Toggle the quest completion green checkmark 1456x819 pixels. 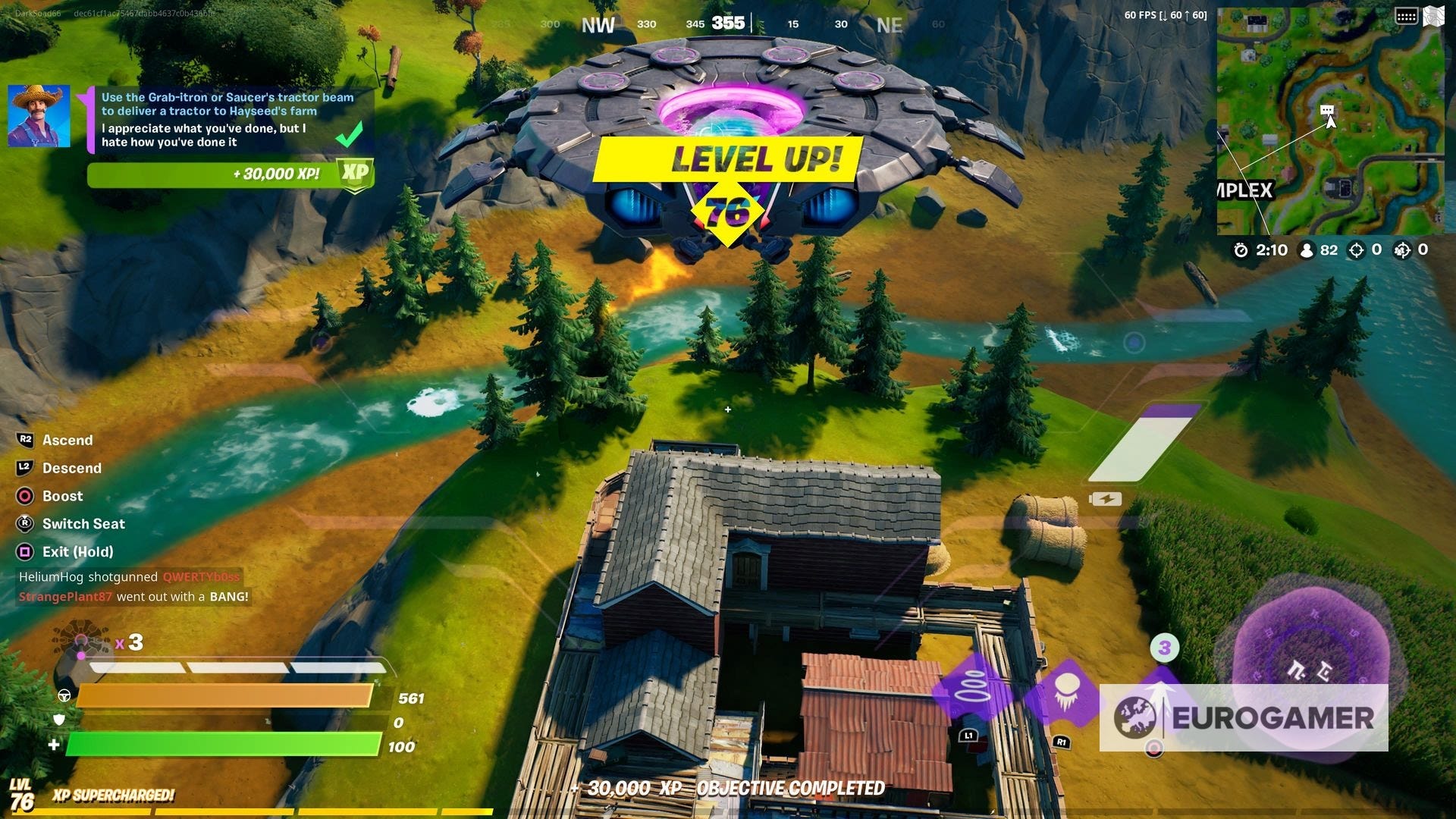point(348,135)
